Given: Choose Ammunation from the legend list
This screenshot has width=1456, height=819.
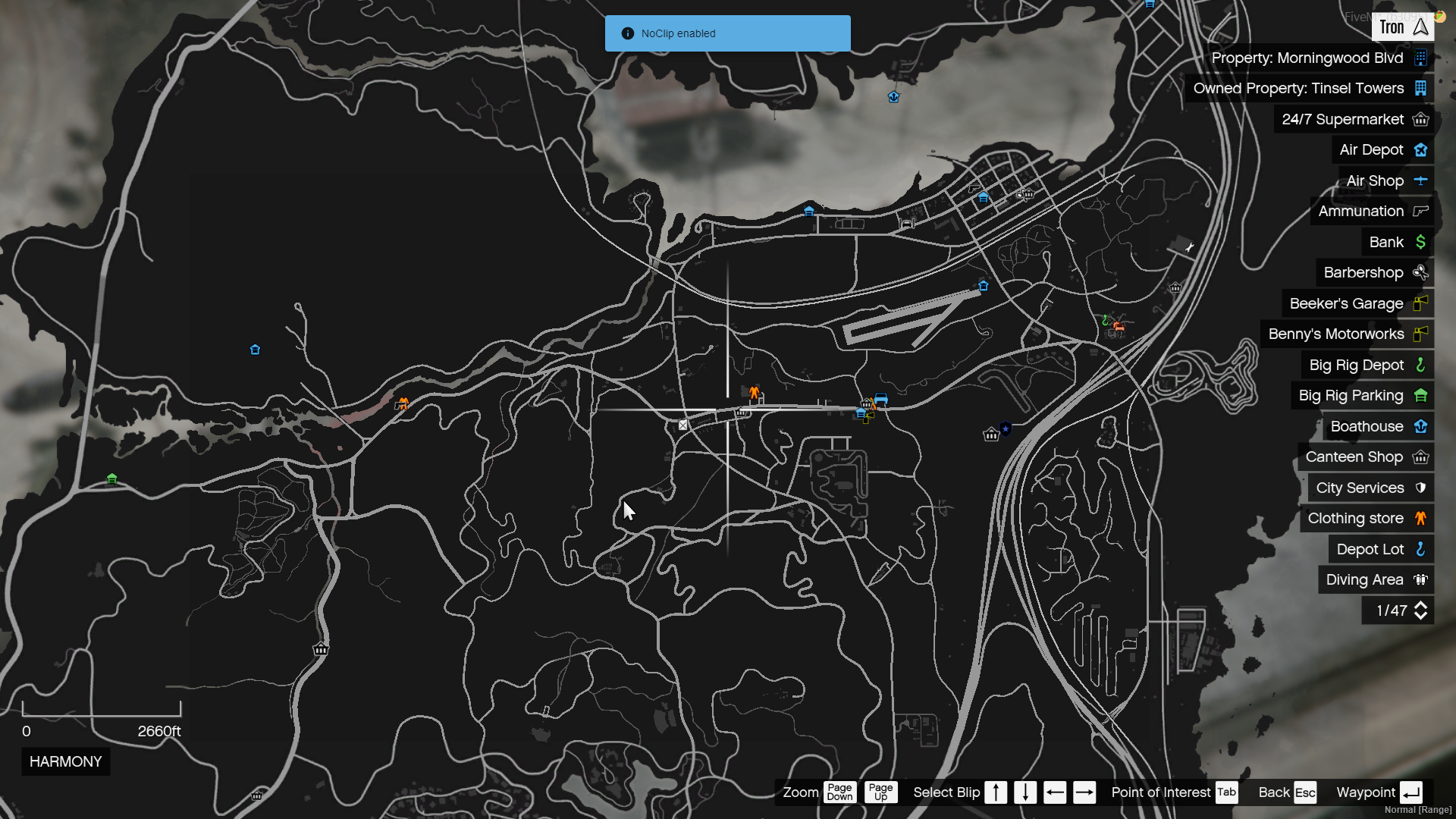Looking at the screenshot, I should click(x=1372, y=212).
